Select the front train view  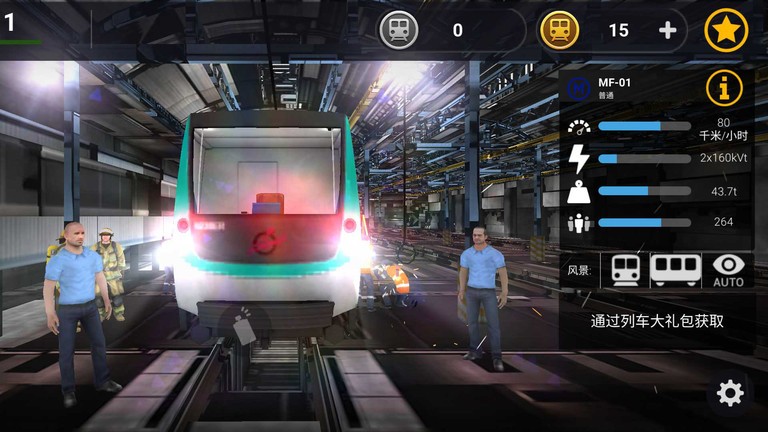click(626, 270)
